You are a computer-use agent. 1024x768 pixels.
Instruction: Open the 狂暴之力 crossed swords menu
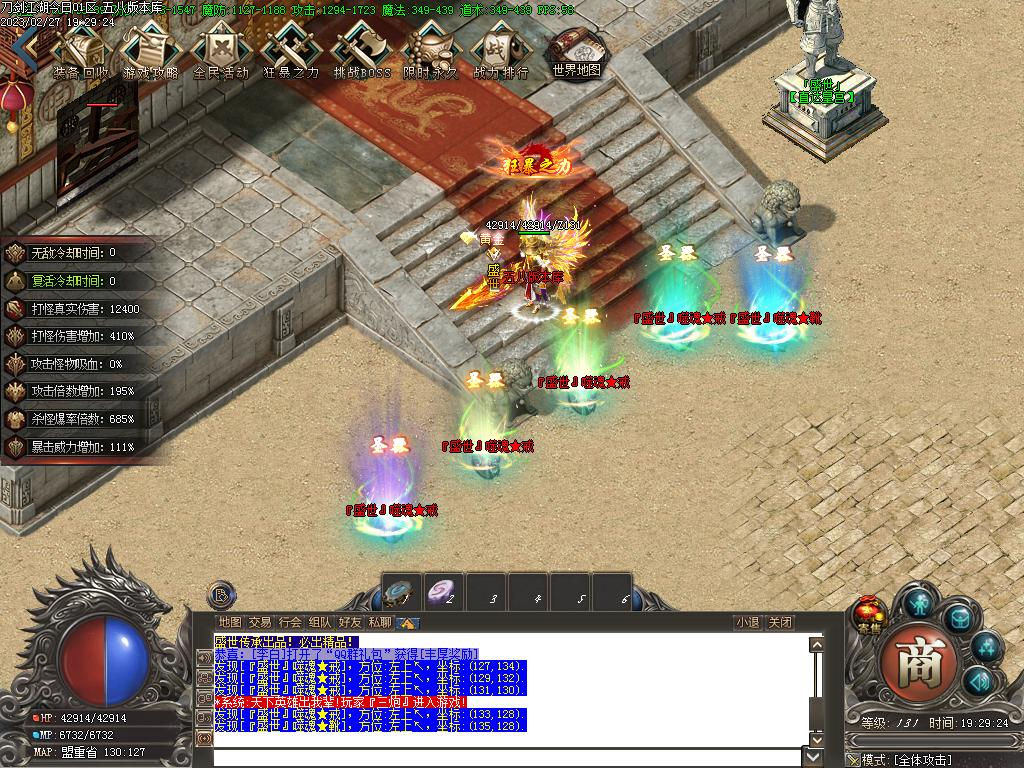point(291,48)
